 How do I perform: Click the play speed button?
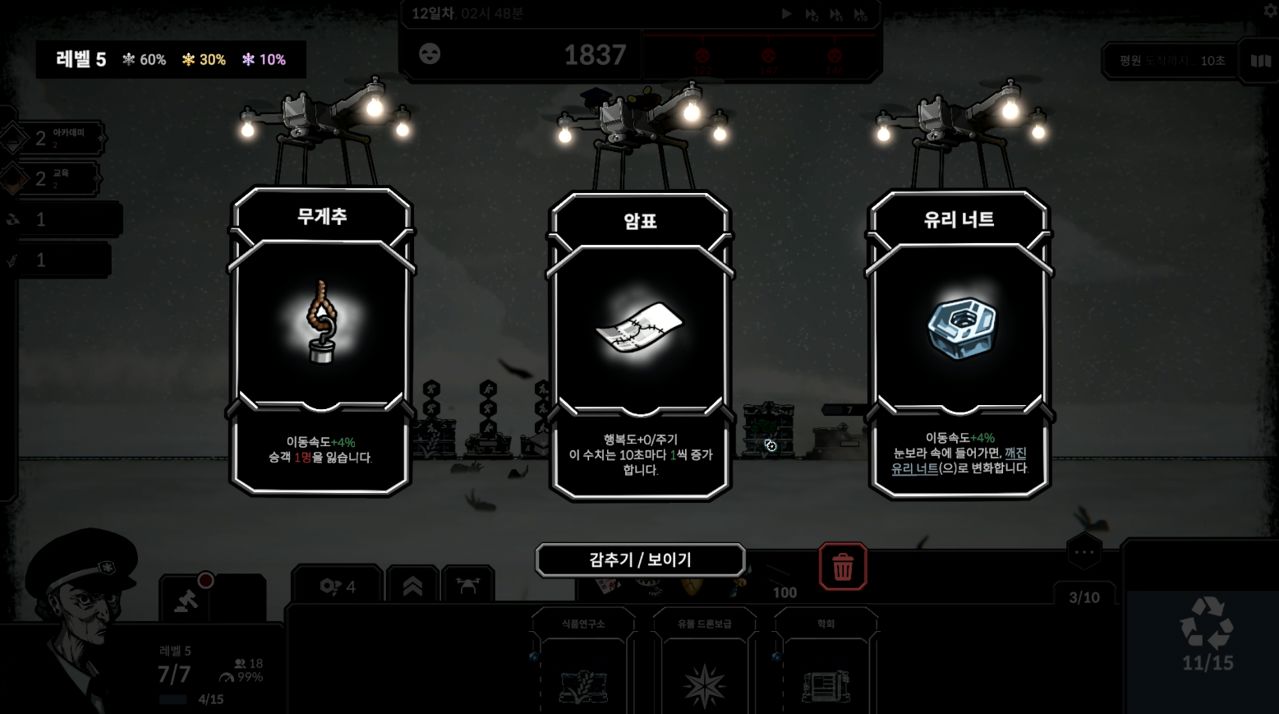coord(786,14)
